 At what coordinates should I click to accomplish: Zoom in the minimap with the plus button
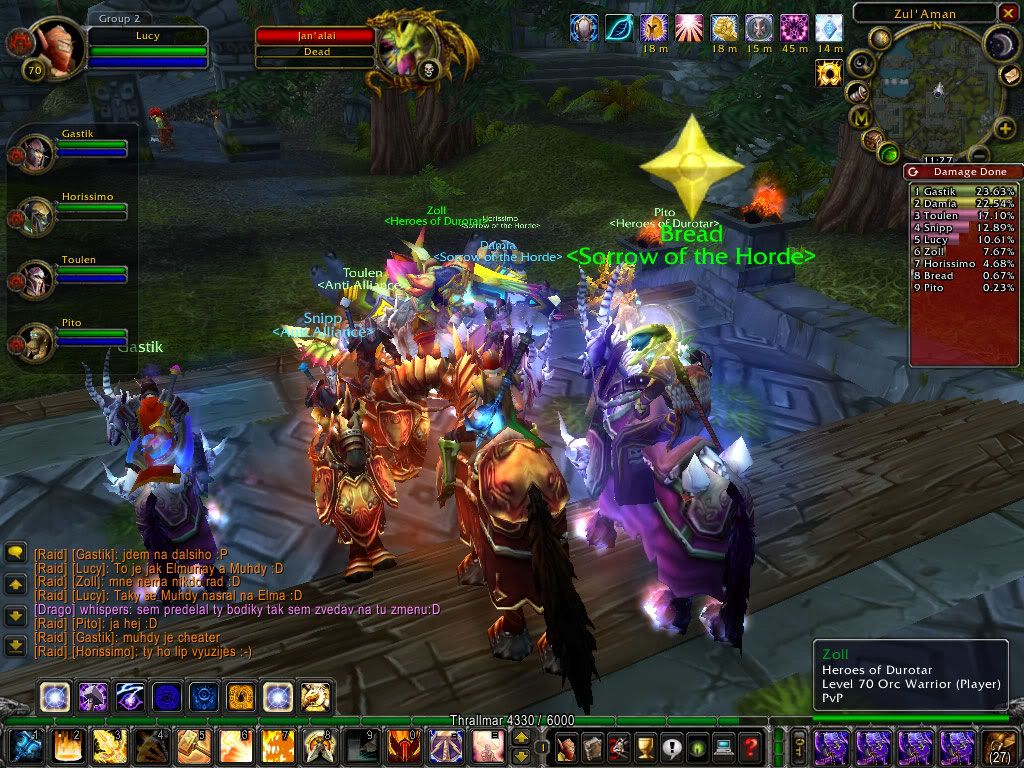coord(1004,128)
